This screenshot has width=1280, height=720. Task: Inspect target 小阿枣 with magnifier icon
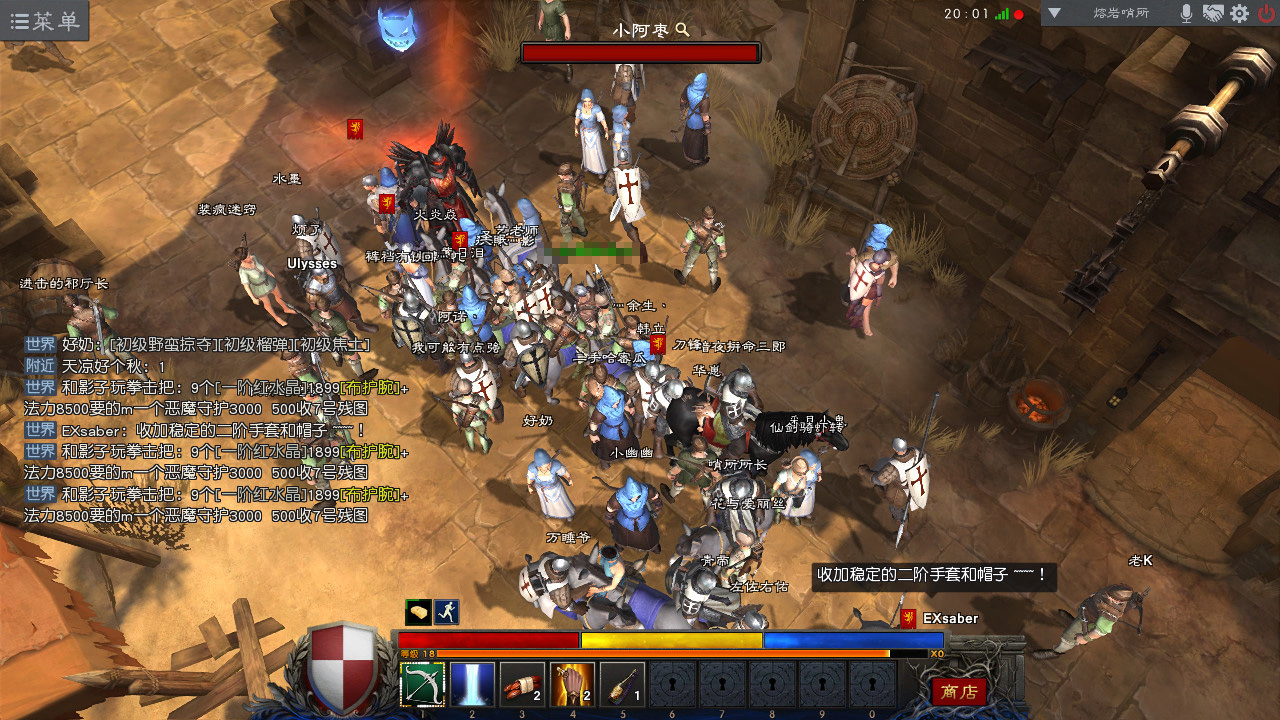tap(683, 30)
